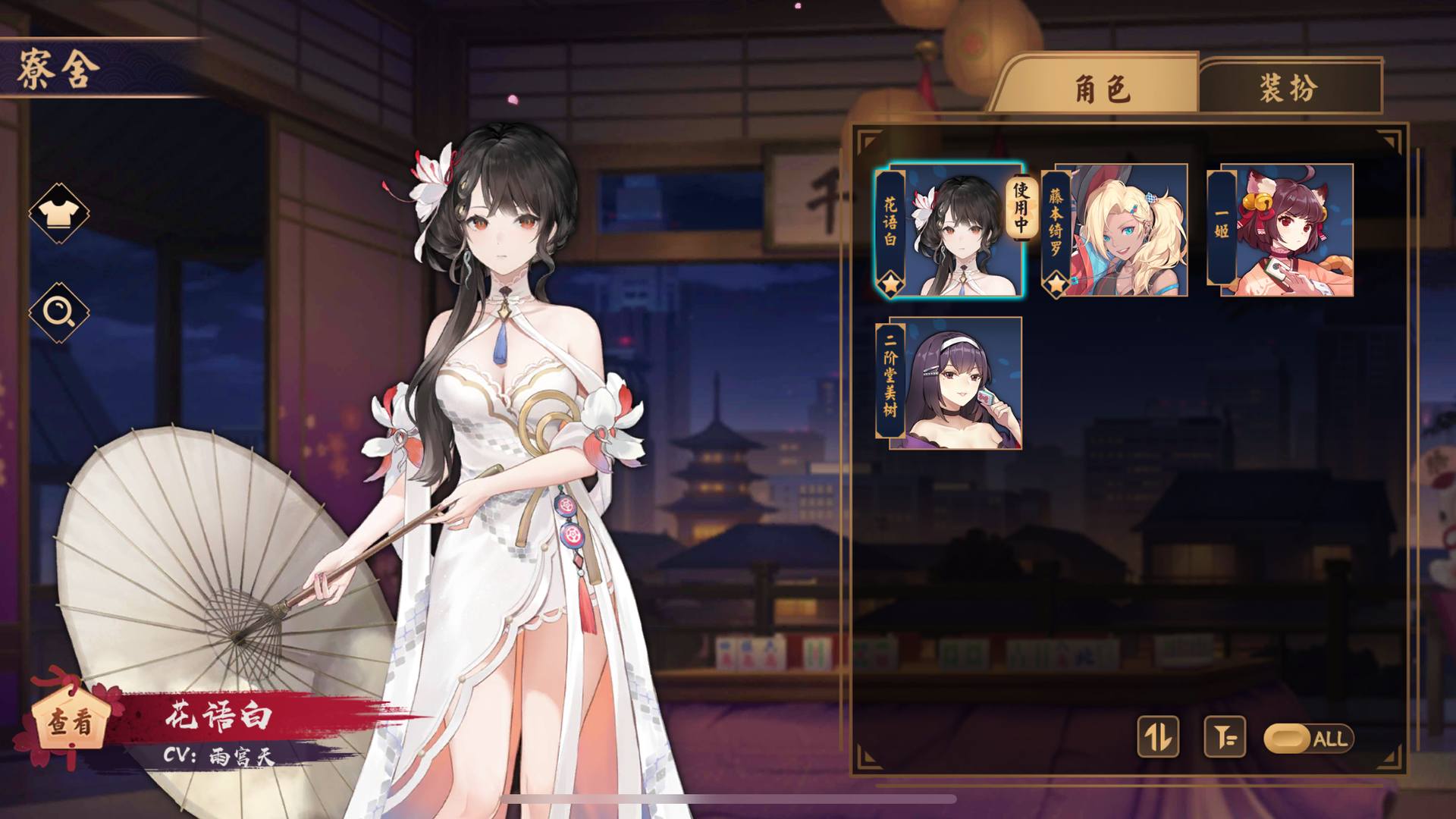Open the 装扮 tab
The width and height of the screenshot is (1456, 819).
pos(1288,88)
